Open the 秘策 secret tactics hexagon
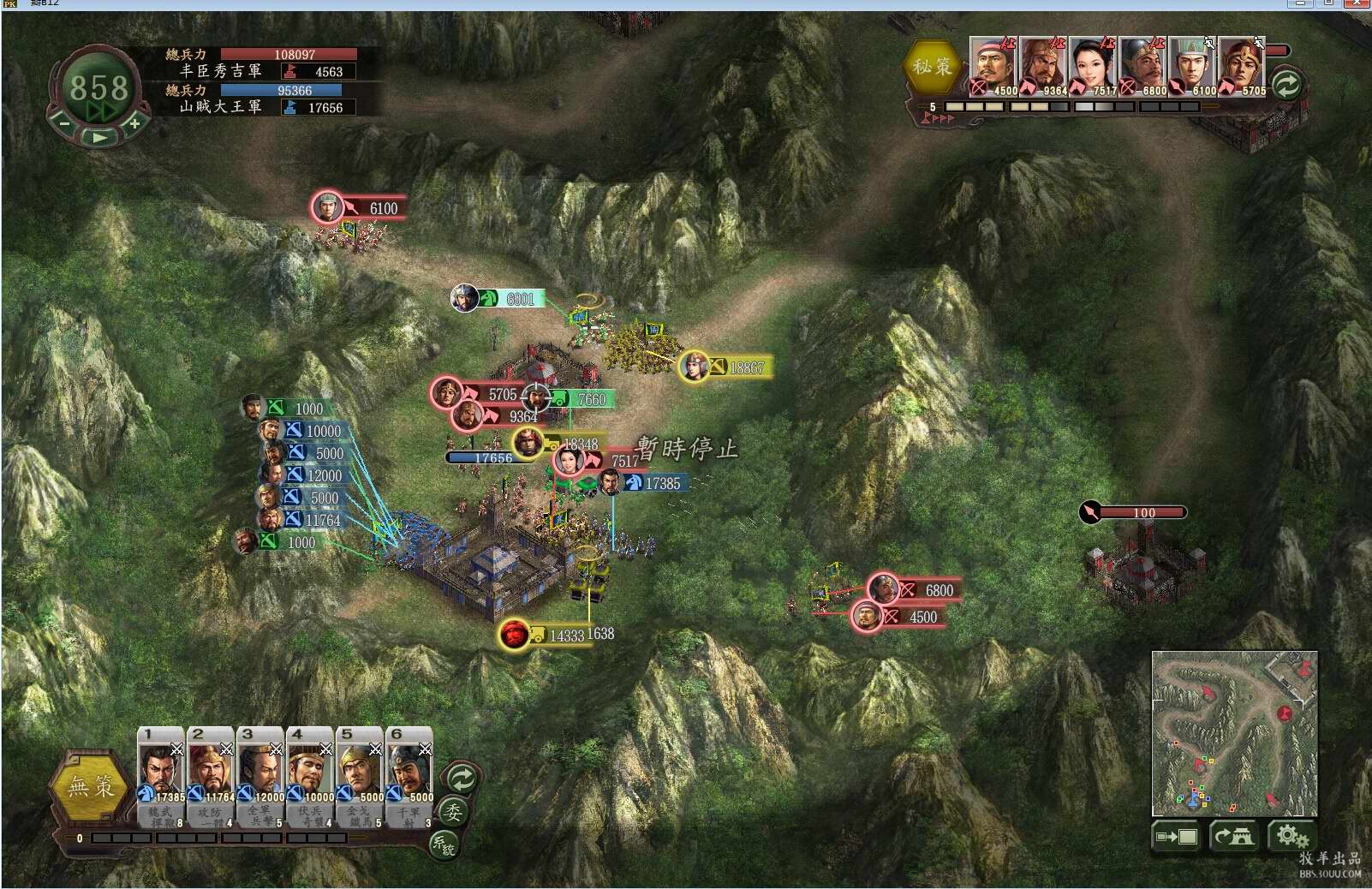Screen dimensions: 1372x889 (x=932, y=66)
